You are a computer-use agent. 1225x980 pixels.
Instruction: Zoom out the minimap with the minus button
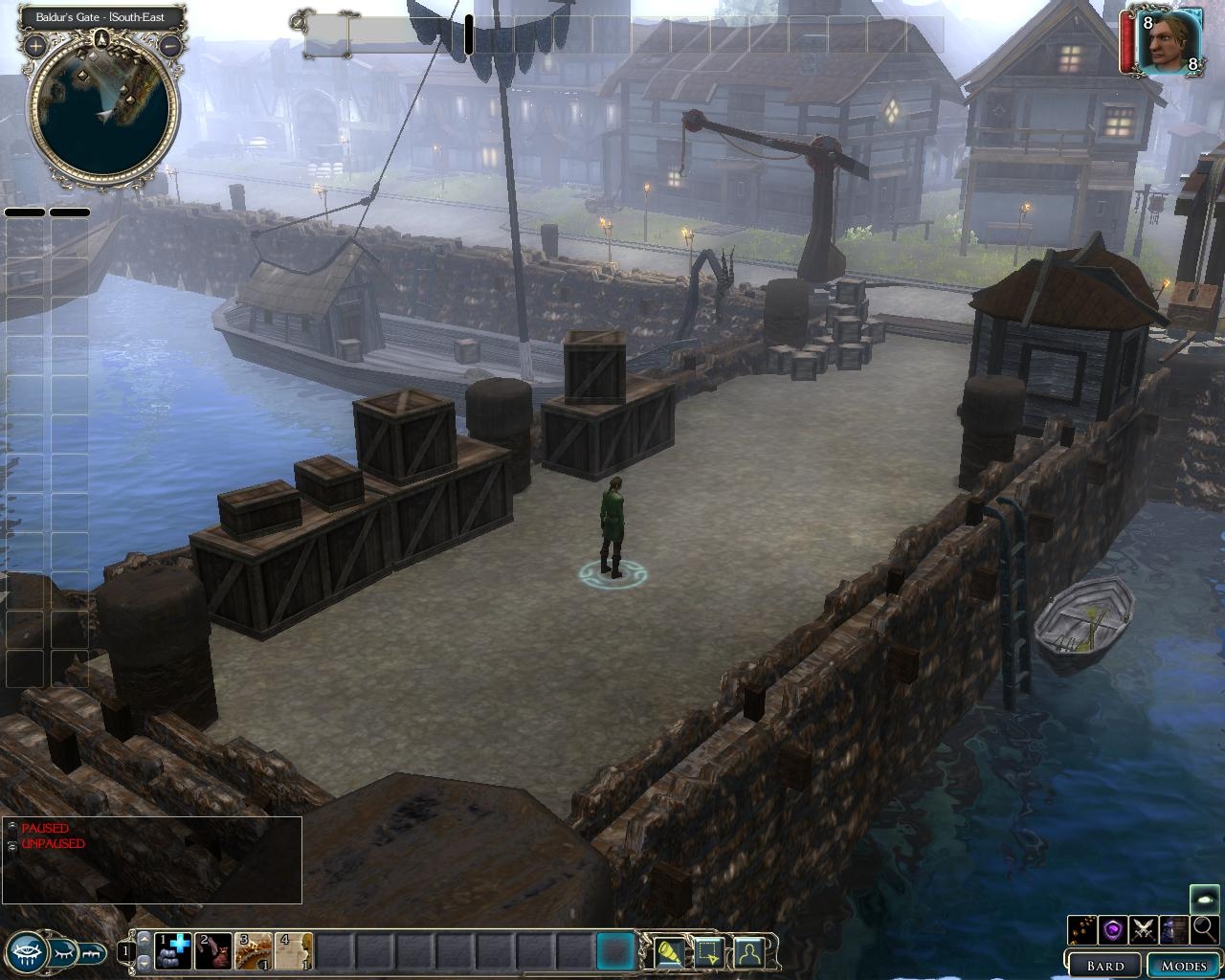170,45
